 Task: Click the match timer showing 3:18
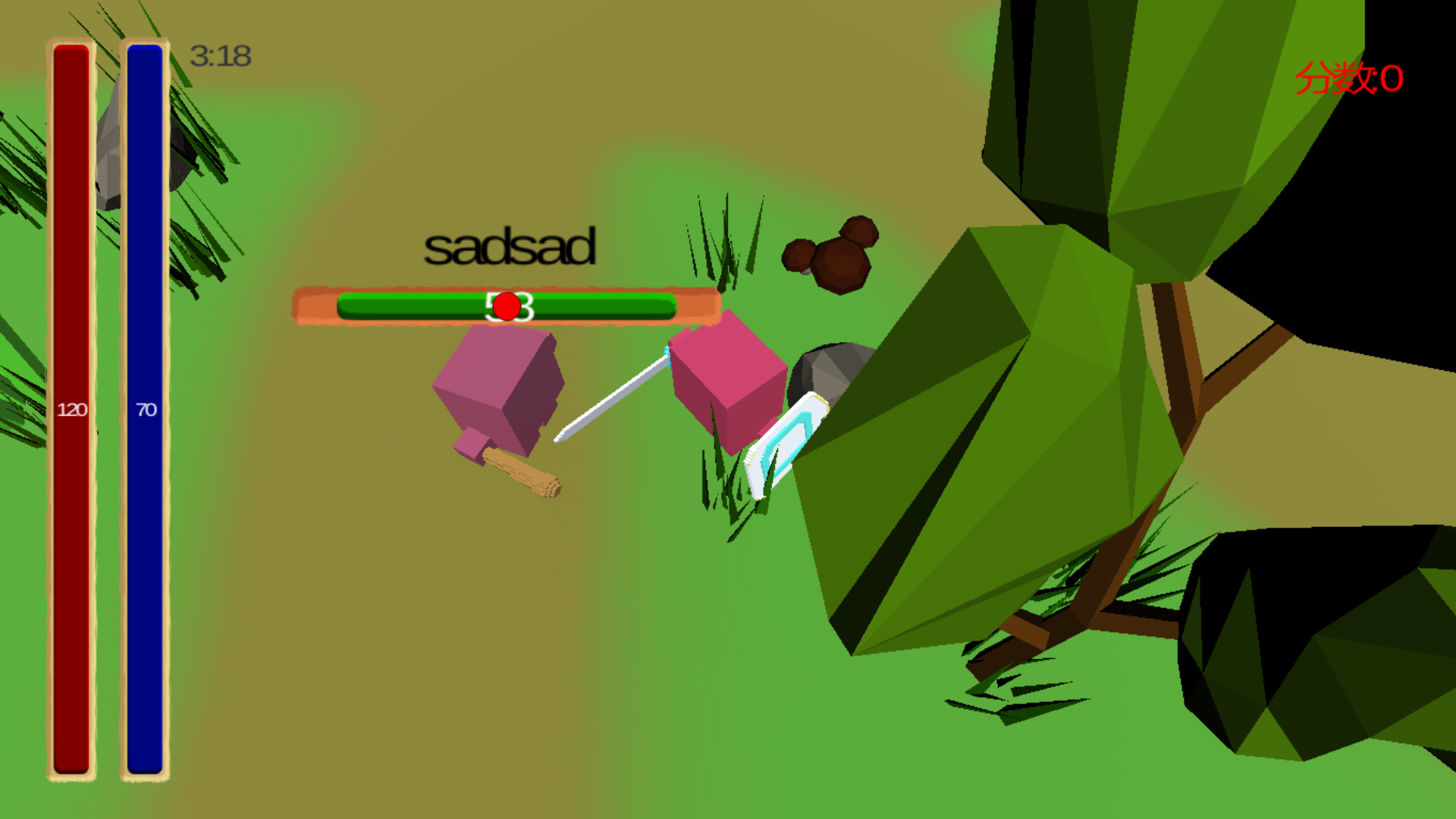tap(220, 55)
